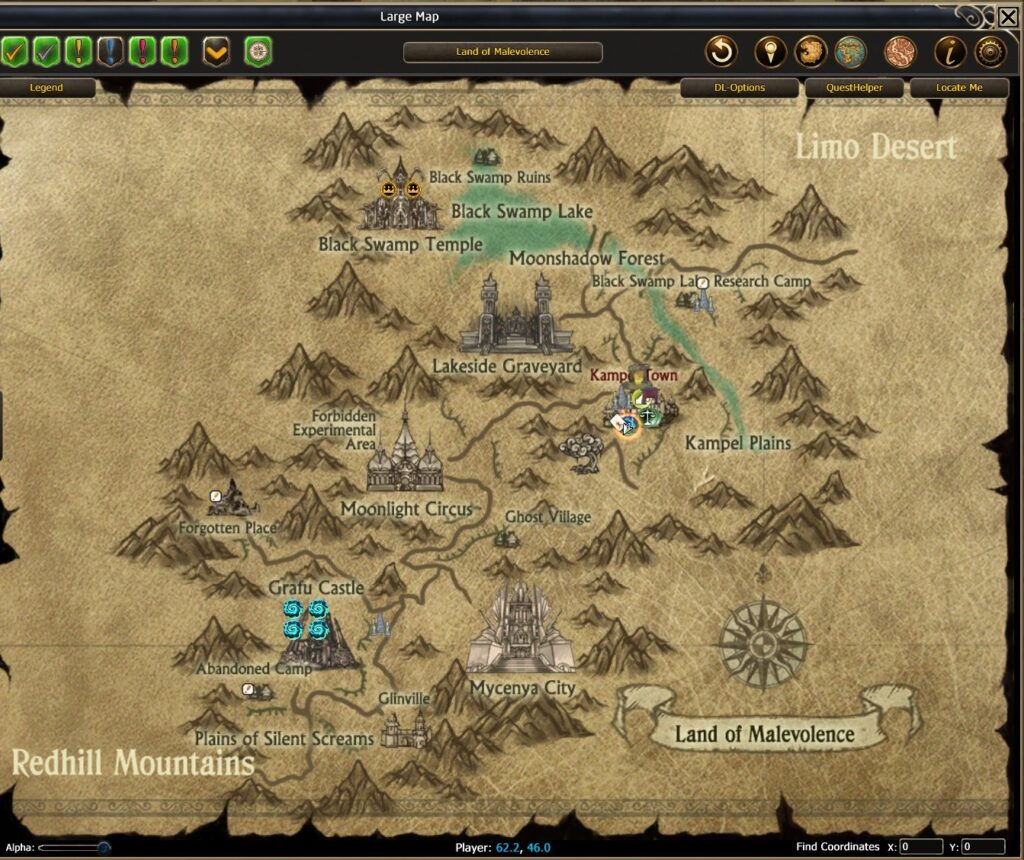Toggle the compass rose map filter
This screenshot has width=1024, height=860.
(258, 50)
